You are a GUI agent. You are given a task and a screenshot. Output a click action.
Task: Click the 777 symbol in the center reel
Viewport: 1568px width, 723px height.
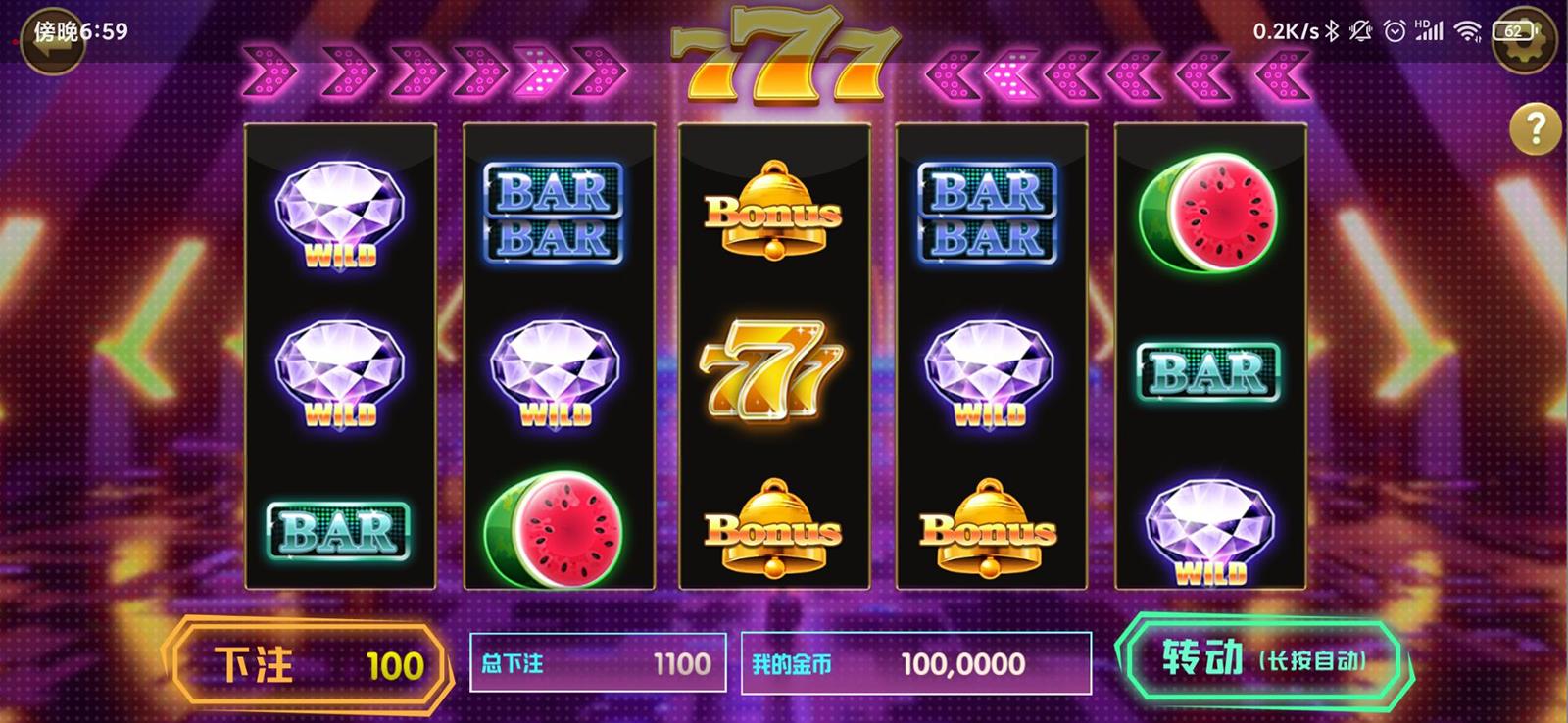pyautogui.click(x=772, y=370)
